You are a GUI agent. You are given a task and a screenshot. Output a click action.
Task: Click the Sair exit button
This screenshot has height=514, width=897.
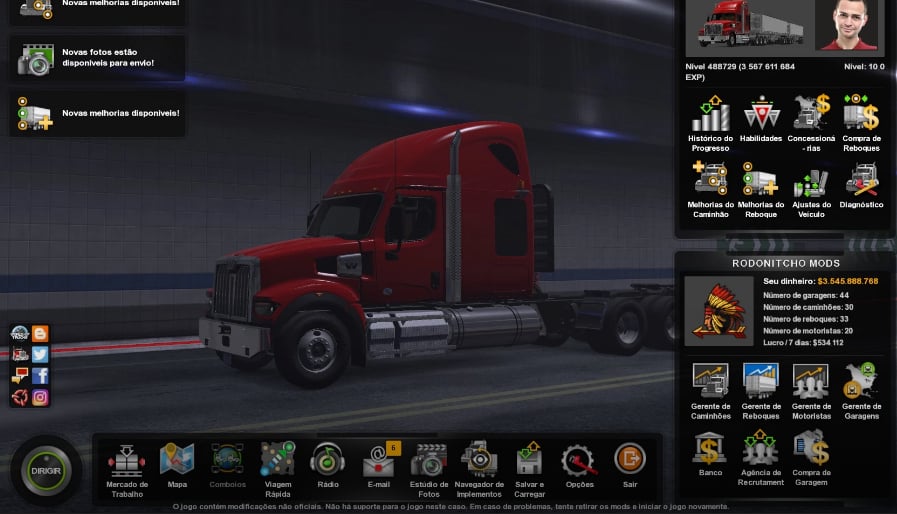coord(630,460)
